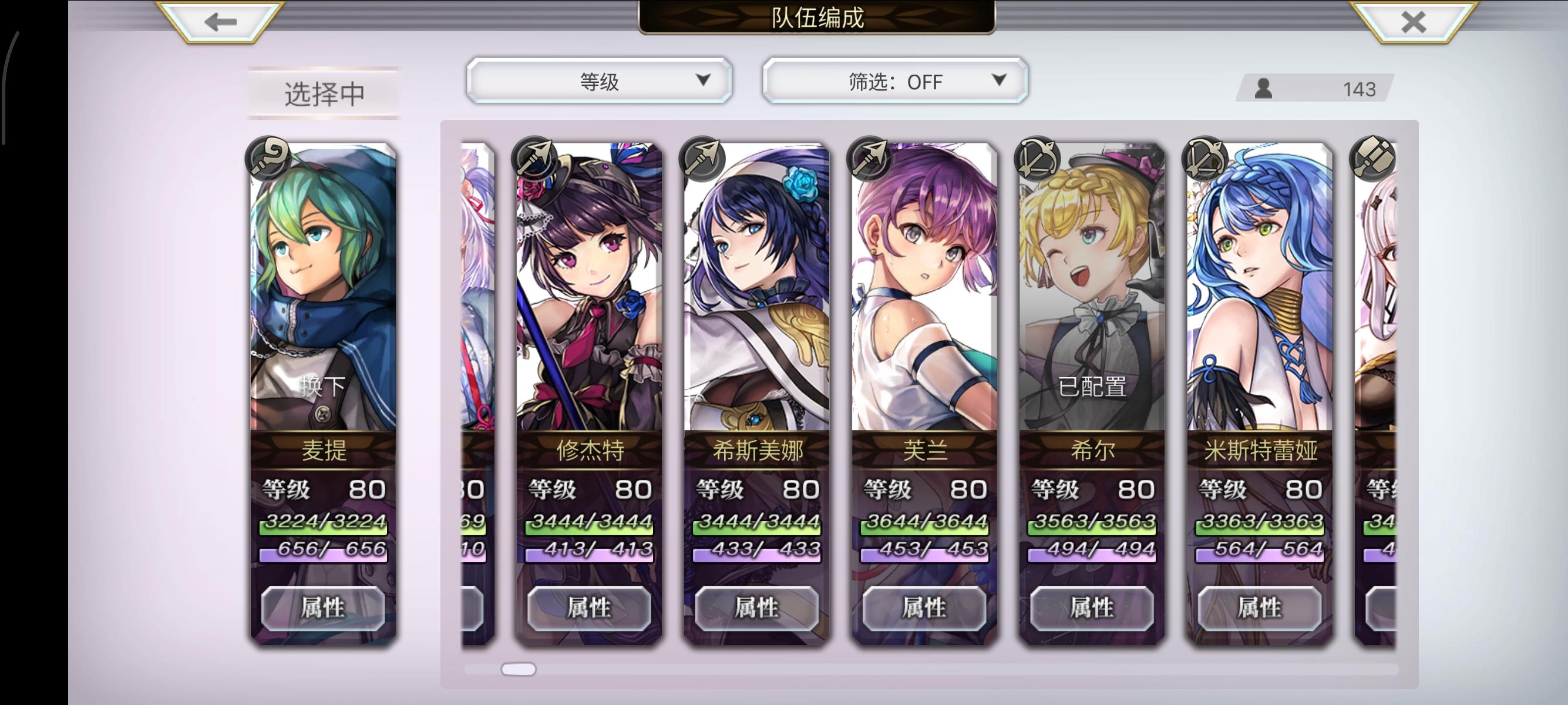Open the 等级 sorting dropdown
The width and height of the screenshot is (1568, 705).
tap(598, 80)
